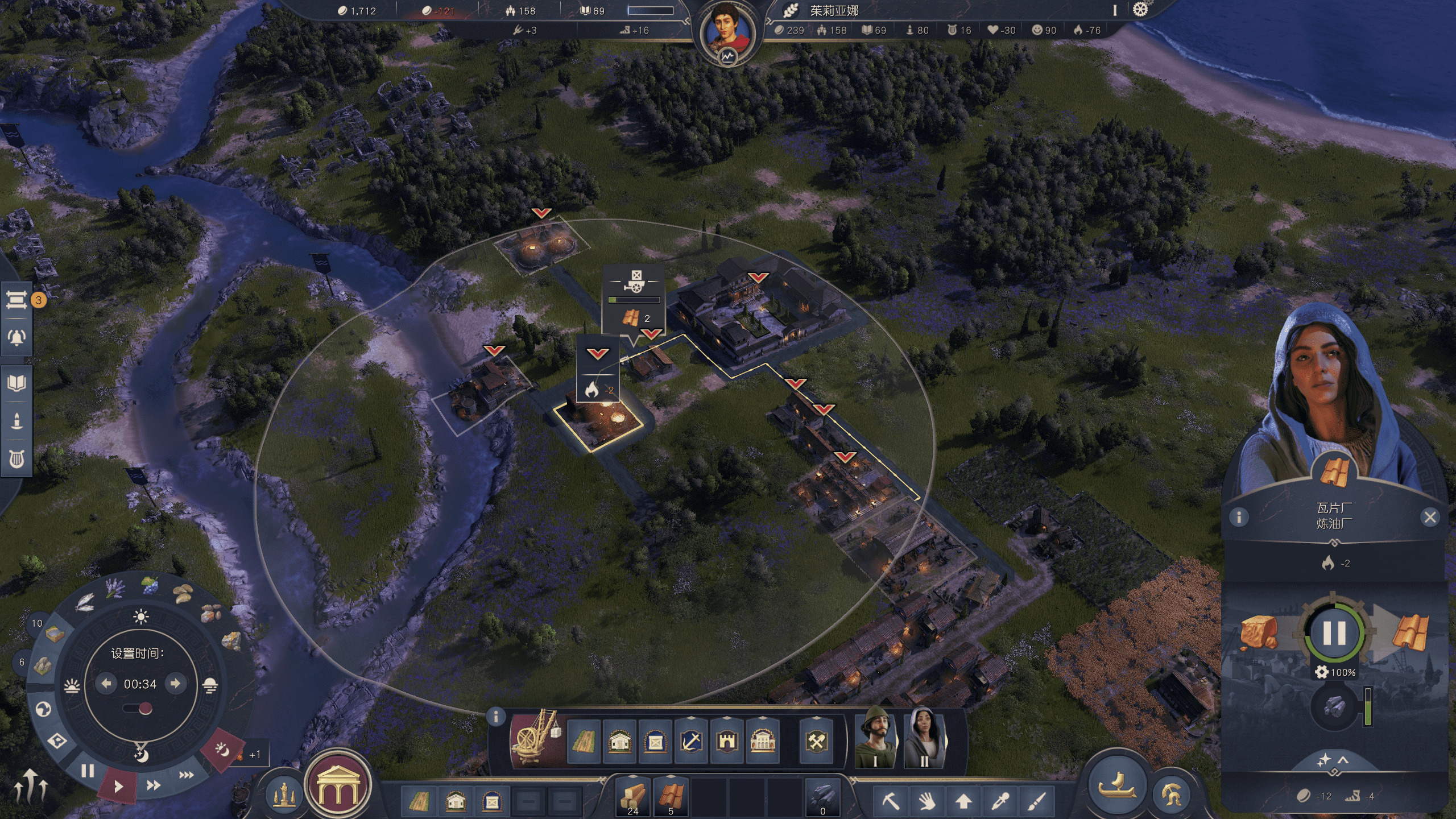Viewport: 1456px width, 819px height.
Task: Step the set time back with left arrow
Action: click(106, 684)
